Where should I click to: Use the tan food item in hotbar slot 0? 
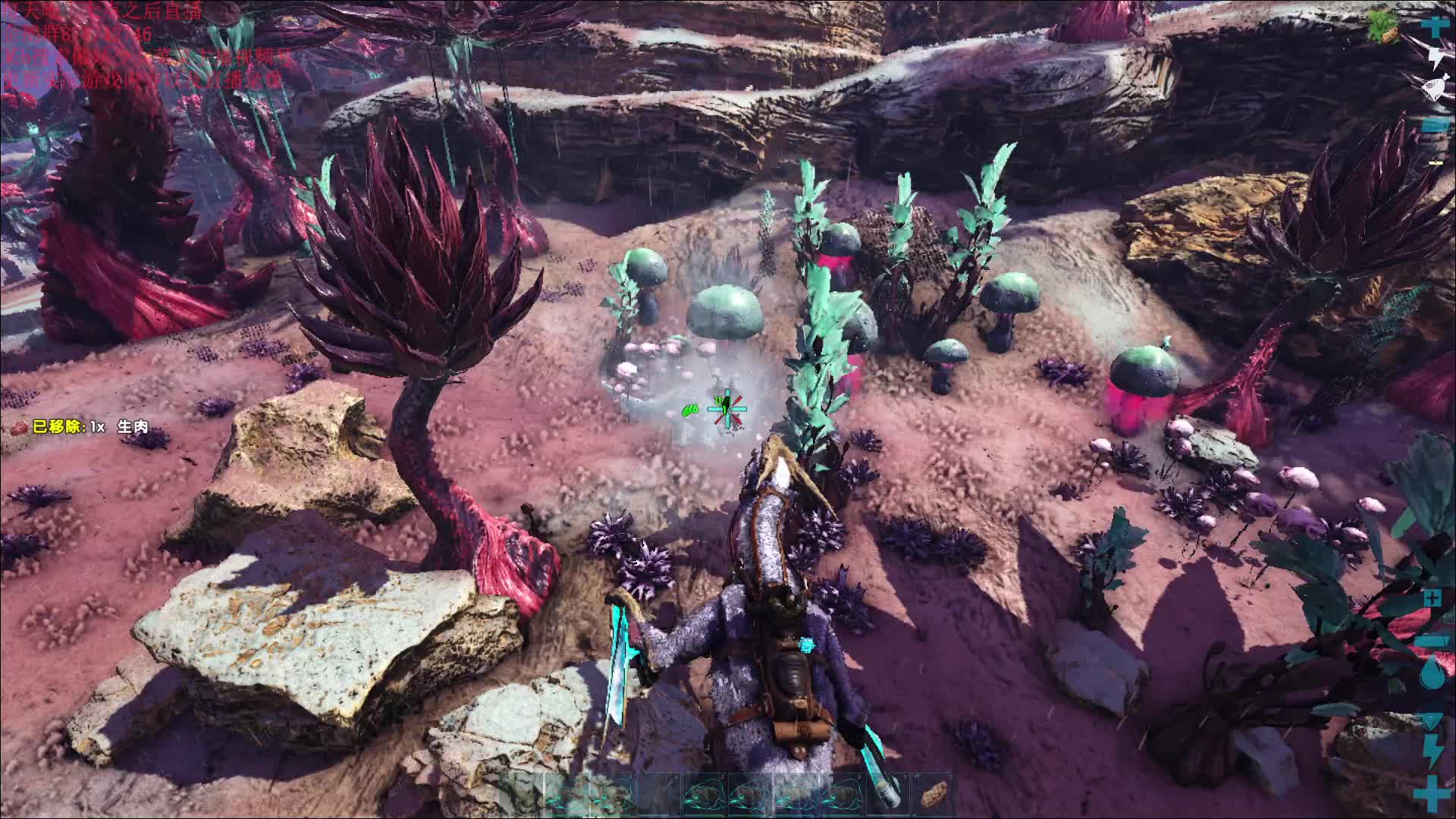932,794
